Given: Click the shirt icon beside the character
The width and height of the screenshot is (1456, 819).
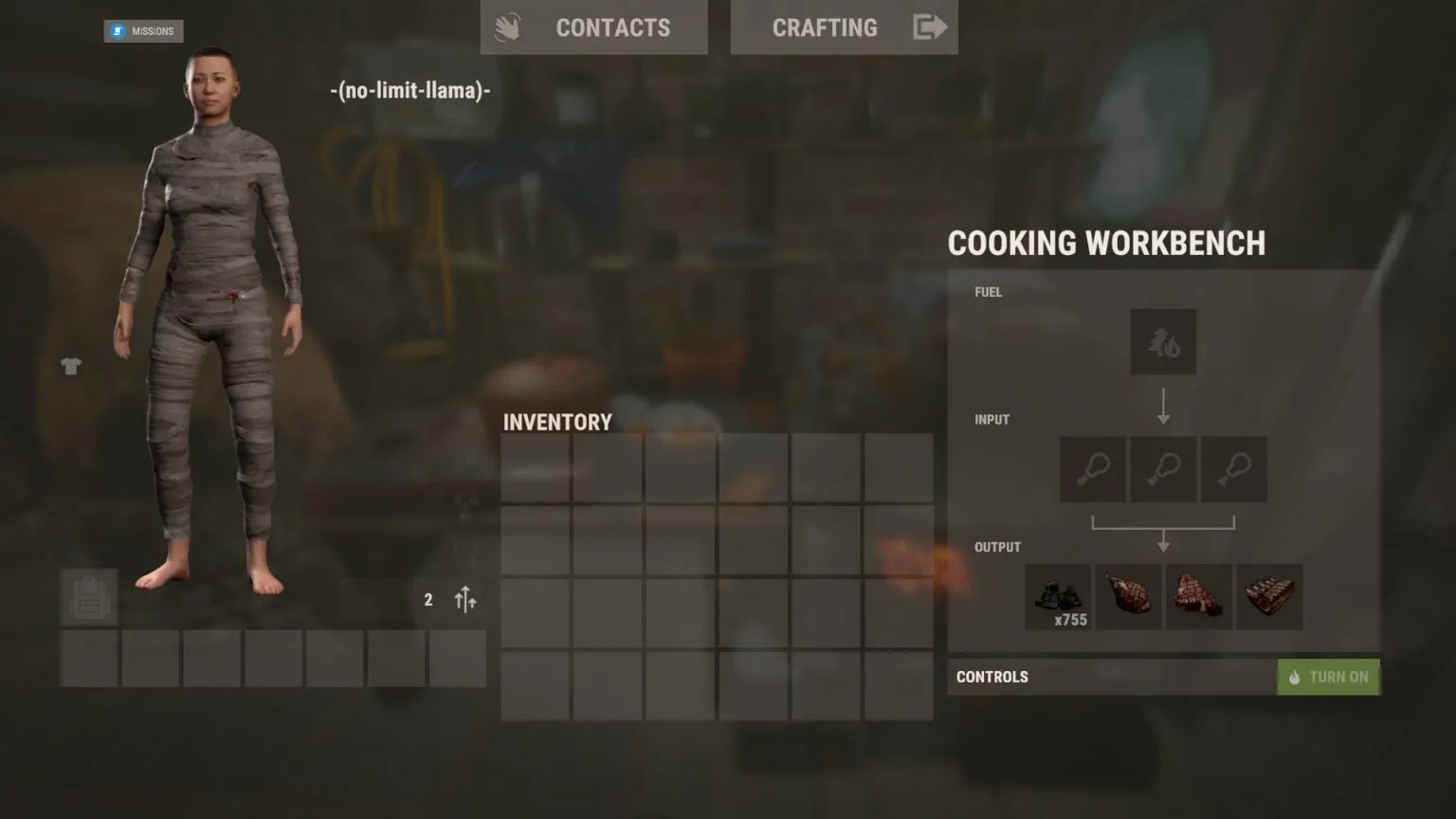Looking at the screenshot, I should 71,366.
